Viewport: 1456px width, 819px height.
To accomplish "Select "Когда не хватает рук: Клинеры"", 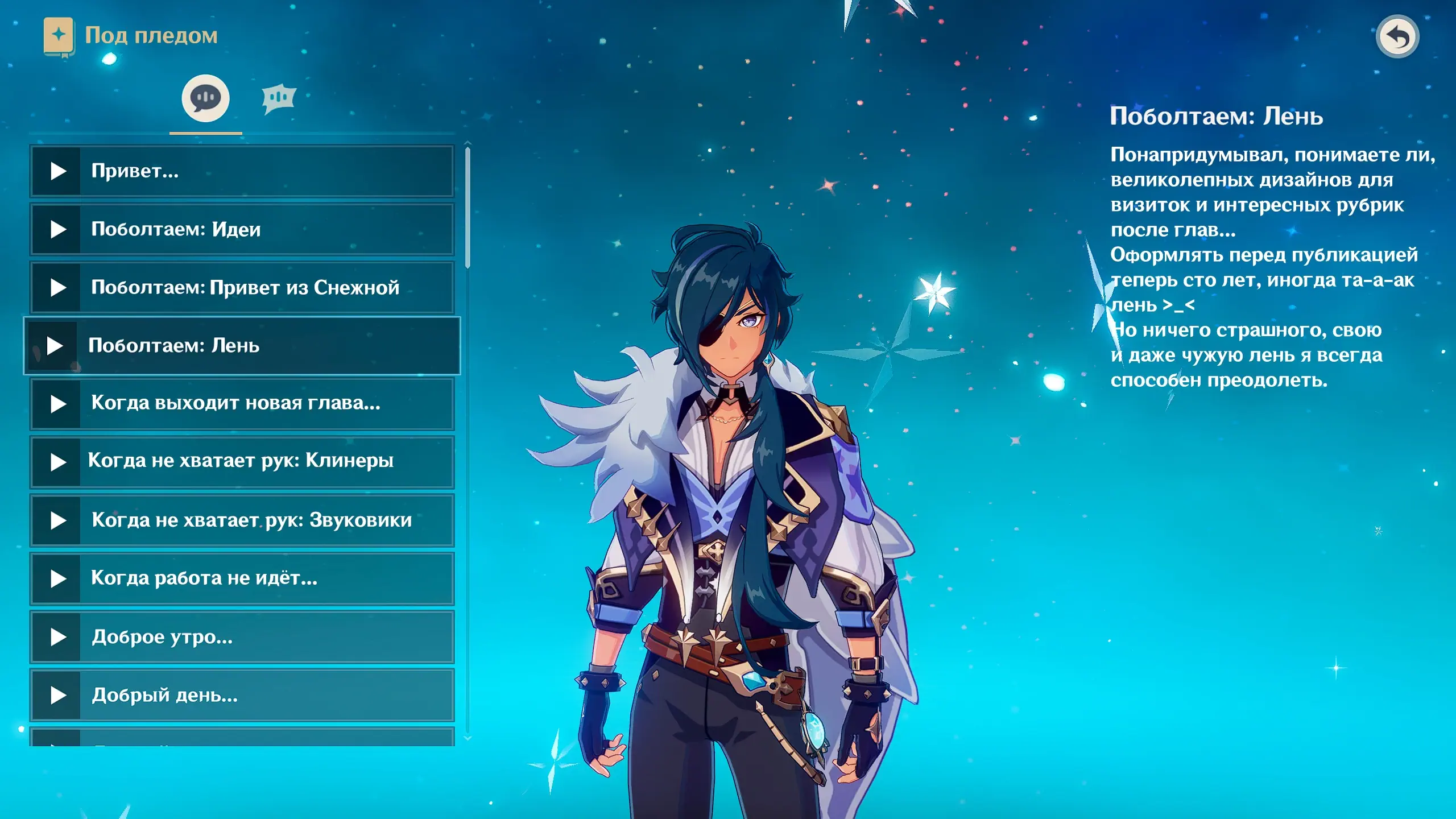I will click(x=242, y=462).
